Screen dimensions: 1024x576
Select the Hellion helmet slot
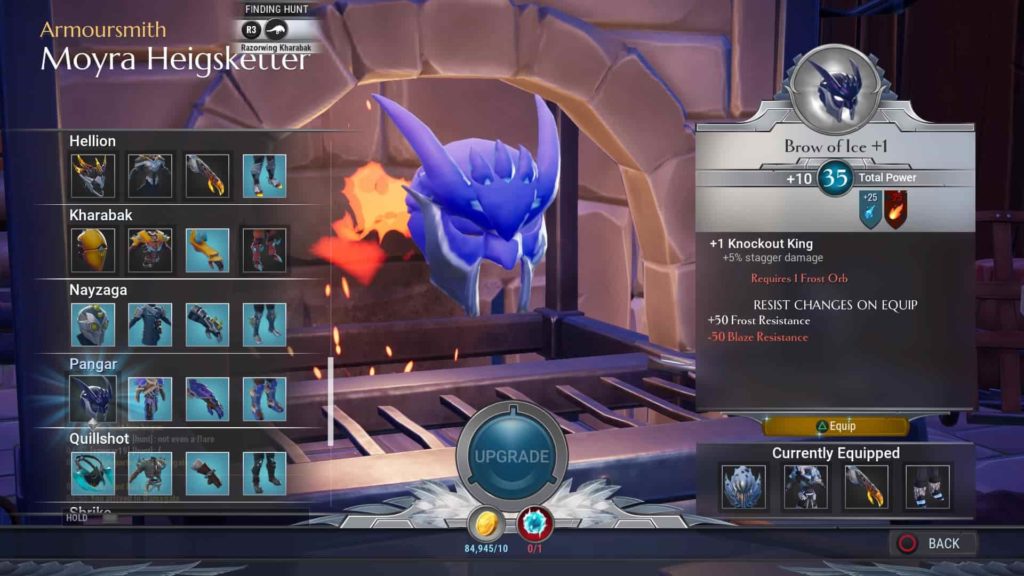[x=93, y=175]
